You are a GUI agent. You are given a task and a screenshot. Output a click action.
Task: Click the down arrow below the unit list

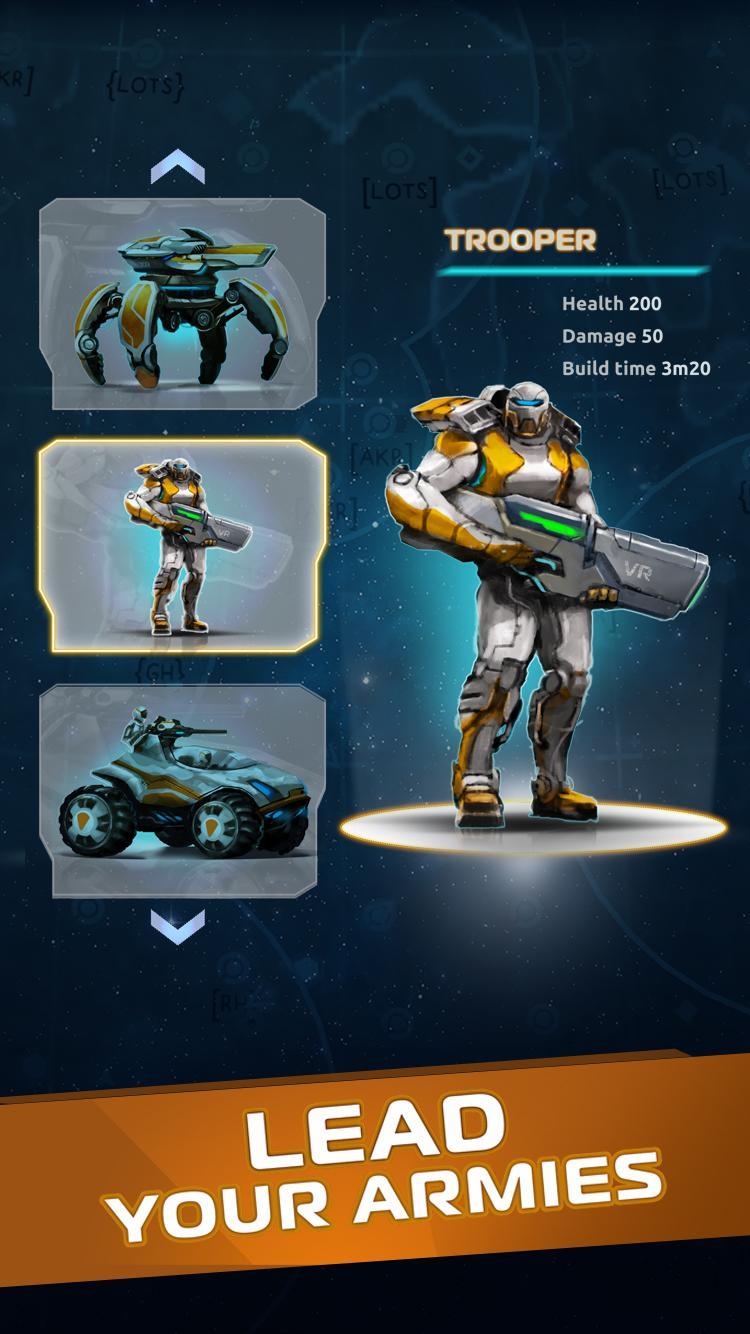177,926
